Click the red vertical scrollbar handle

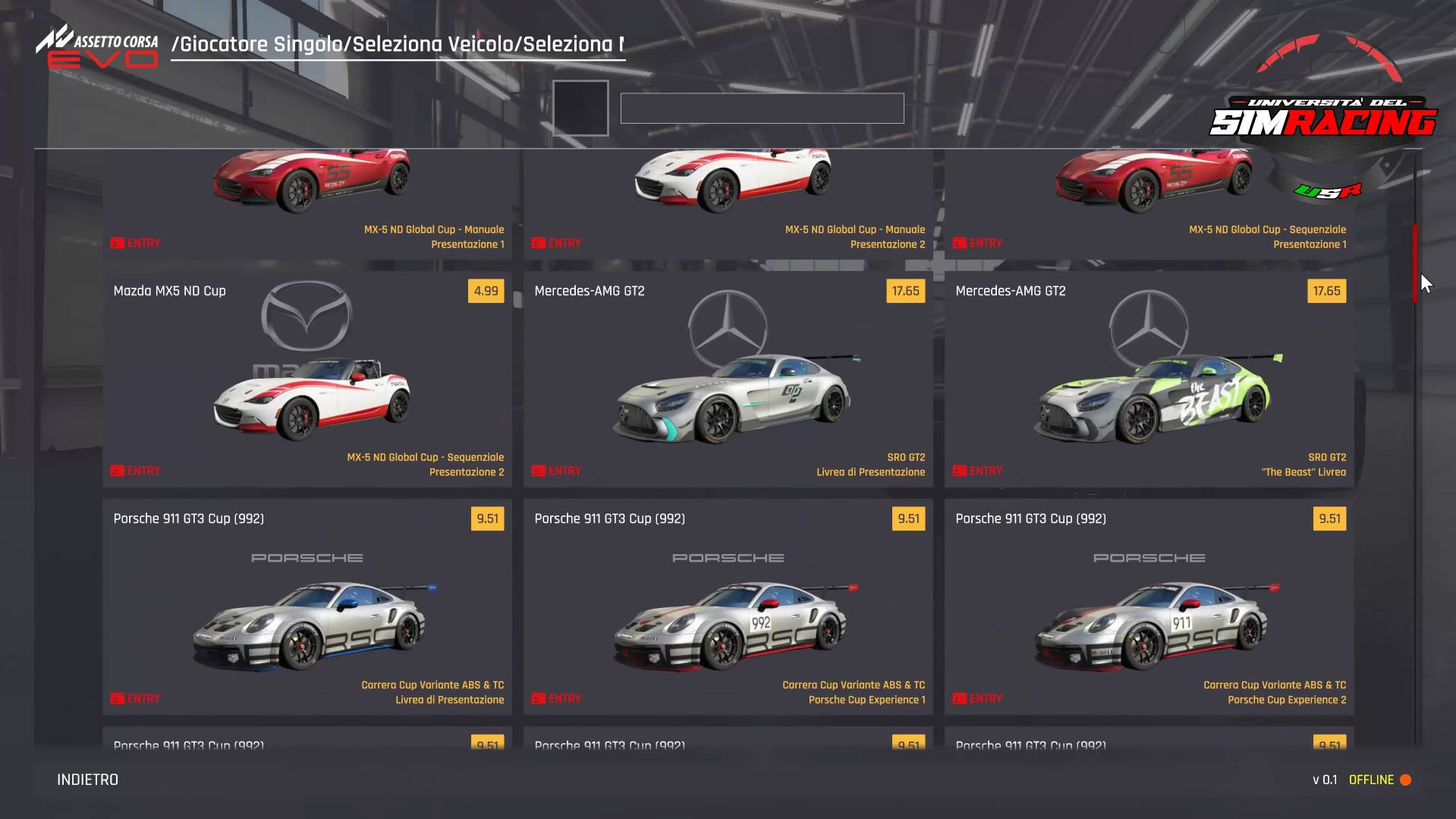1415,263
